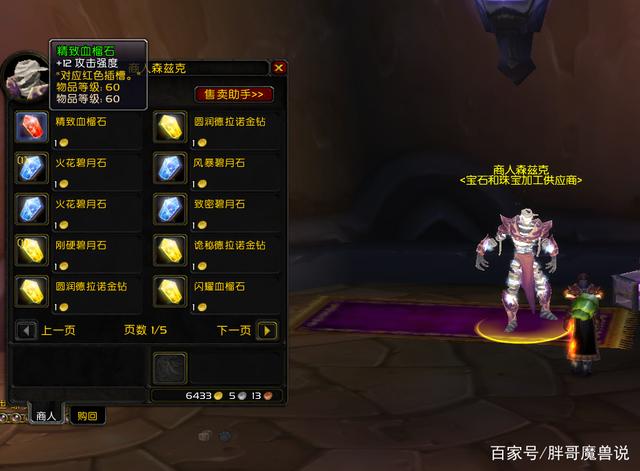Select the 诡秘德拉诺金钻 yellow gem
Image resolution: width=640 pixels, height=471 pixels.
[168, 250]
